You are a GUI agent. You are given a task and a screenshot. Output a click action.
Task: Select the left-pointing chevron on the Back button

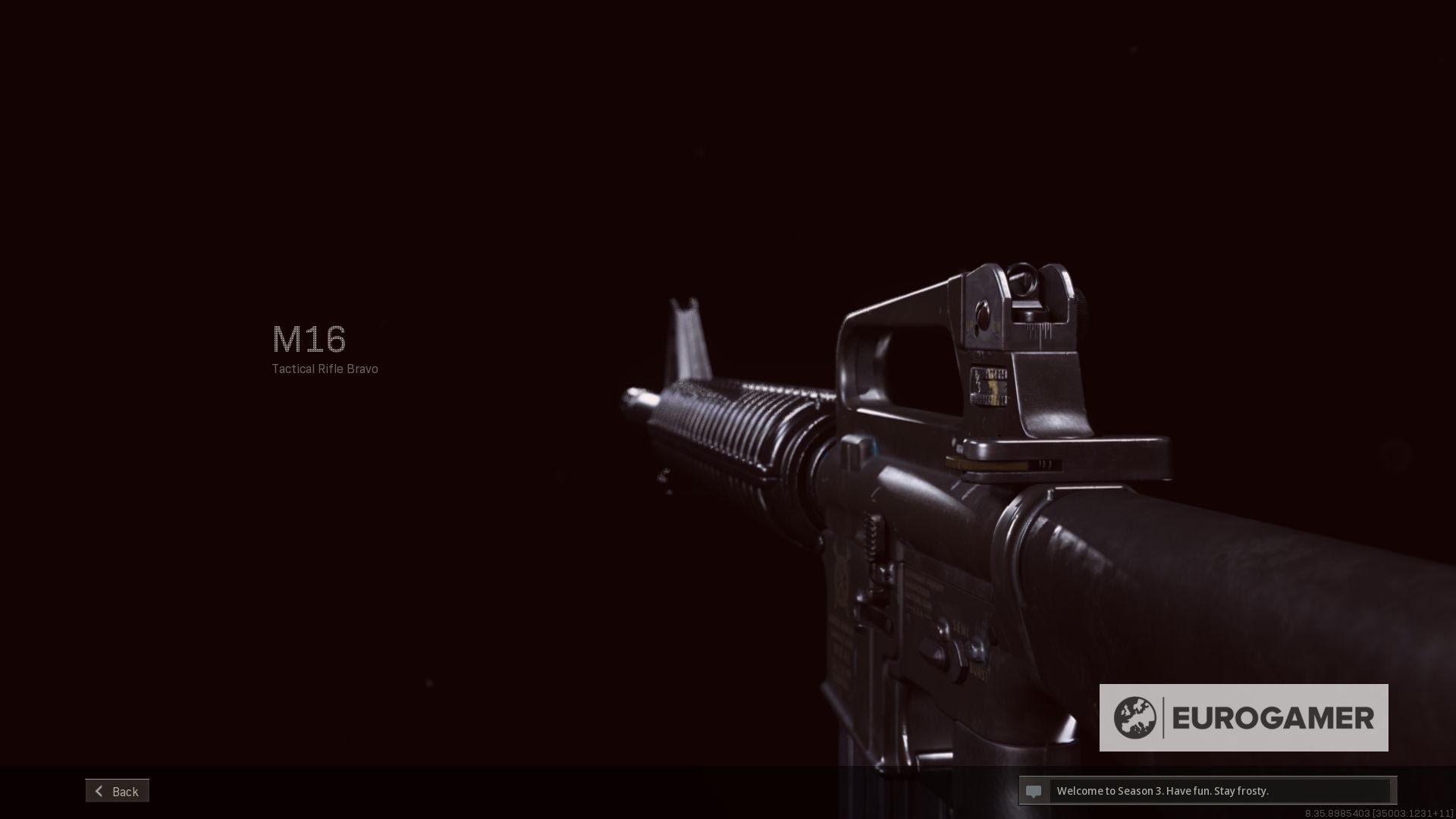coord(99,791)
